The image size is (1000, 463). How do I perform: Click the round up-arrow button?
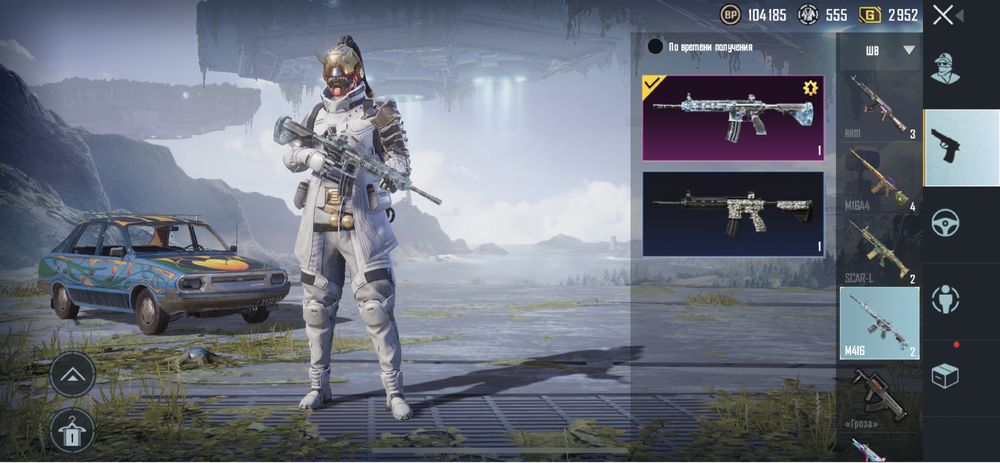[x=72, y=375]
